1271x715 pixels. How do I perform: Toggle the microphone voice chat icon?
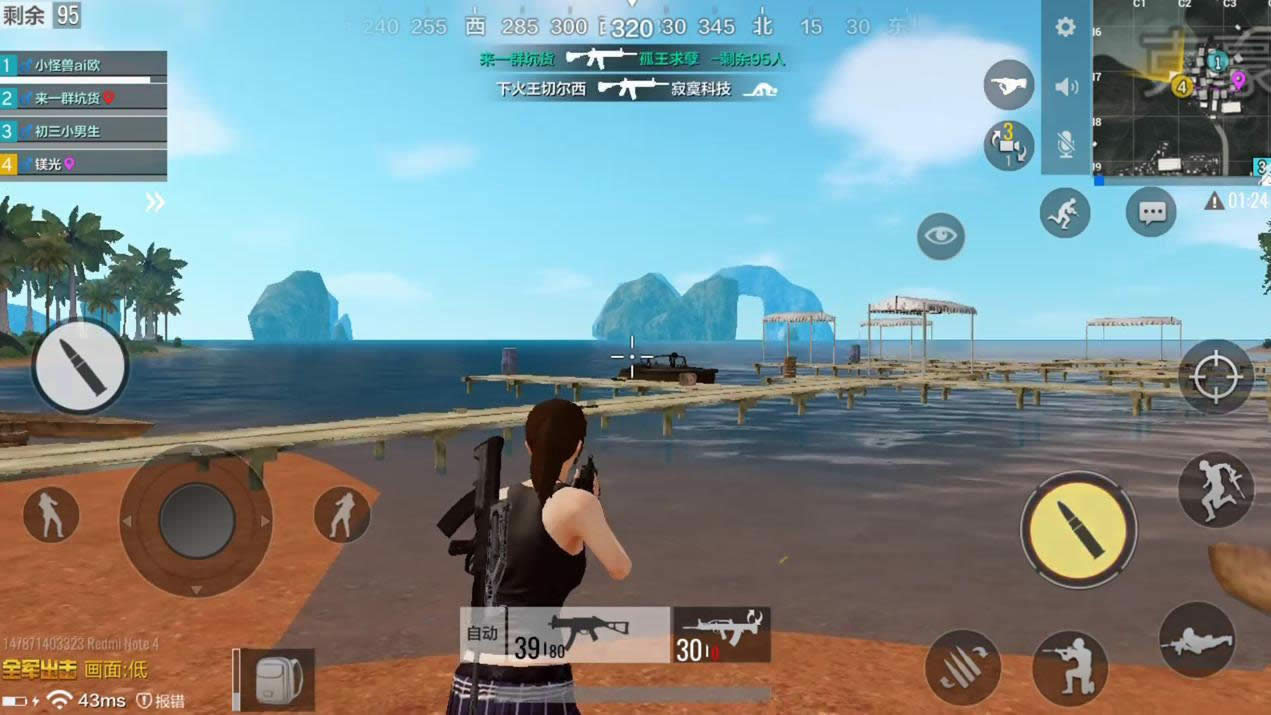click(1066, 145)
